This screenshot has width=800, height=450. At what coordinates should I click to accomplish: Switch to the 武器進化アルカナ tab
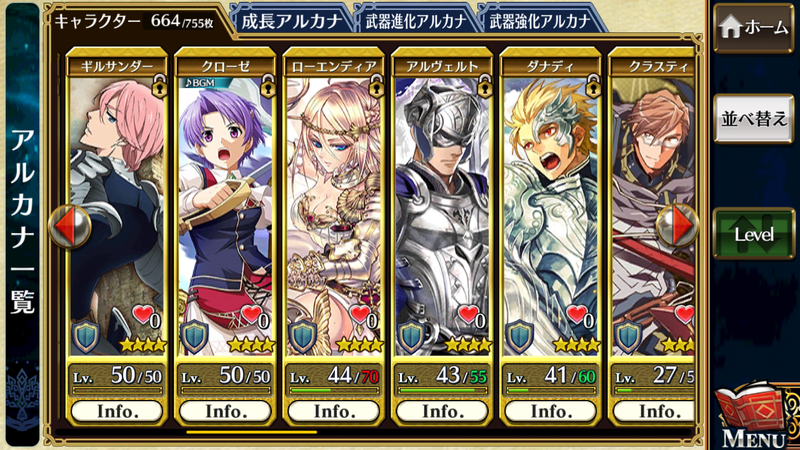click(x=412, y=19)
